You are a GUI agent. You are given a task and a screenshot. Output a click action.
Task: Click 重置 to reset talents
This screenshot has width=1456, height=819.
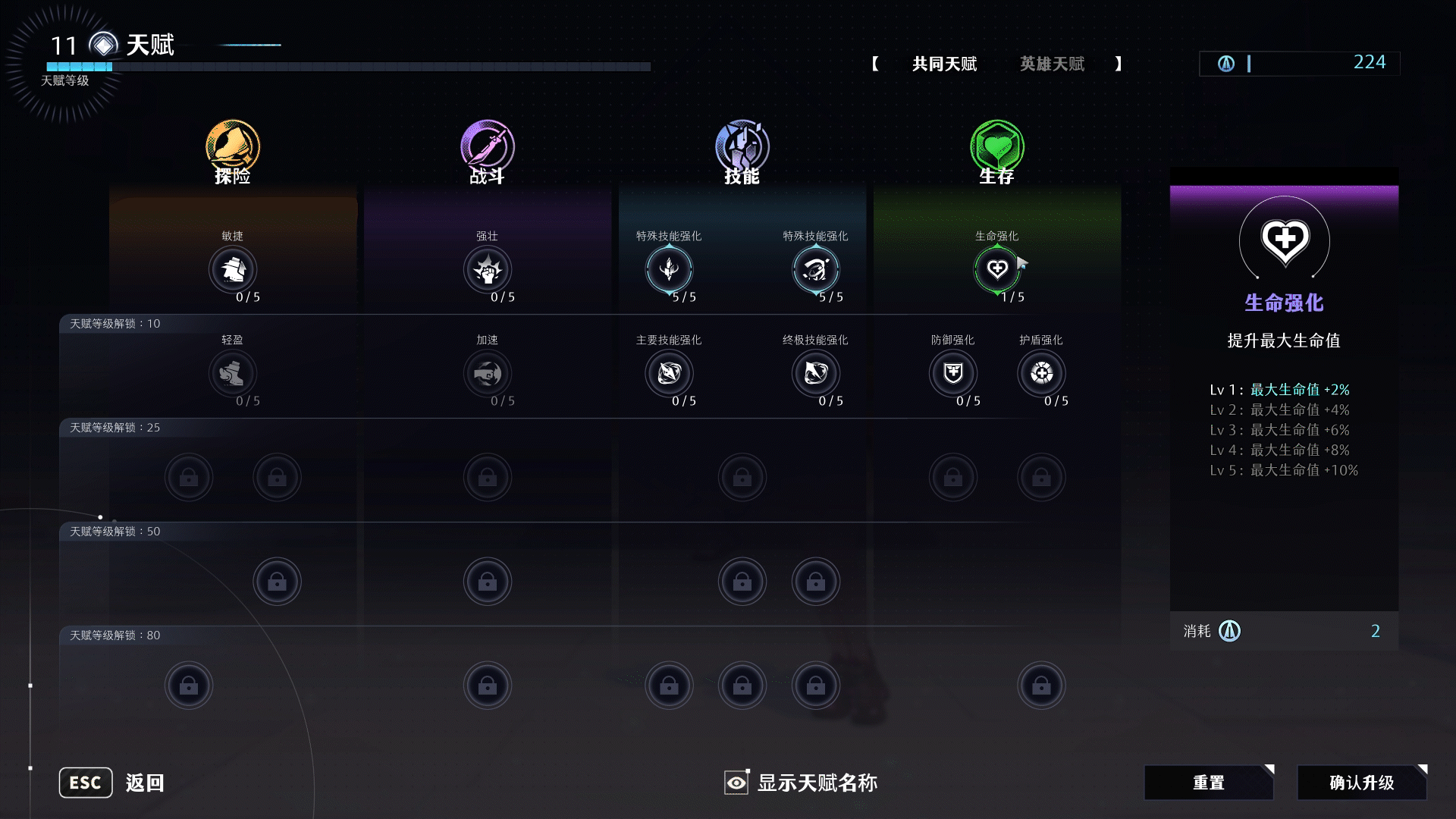(1208, 782)
